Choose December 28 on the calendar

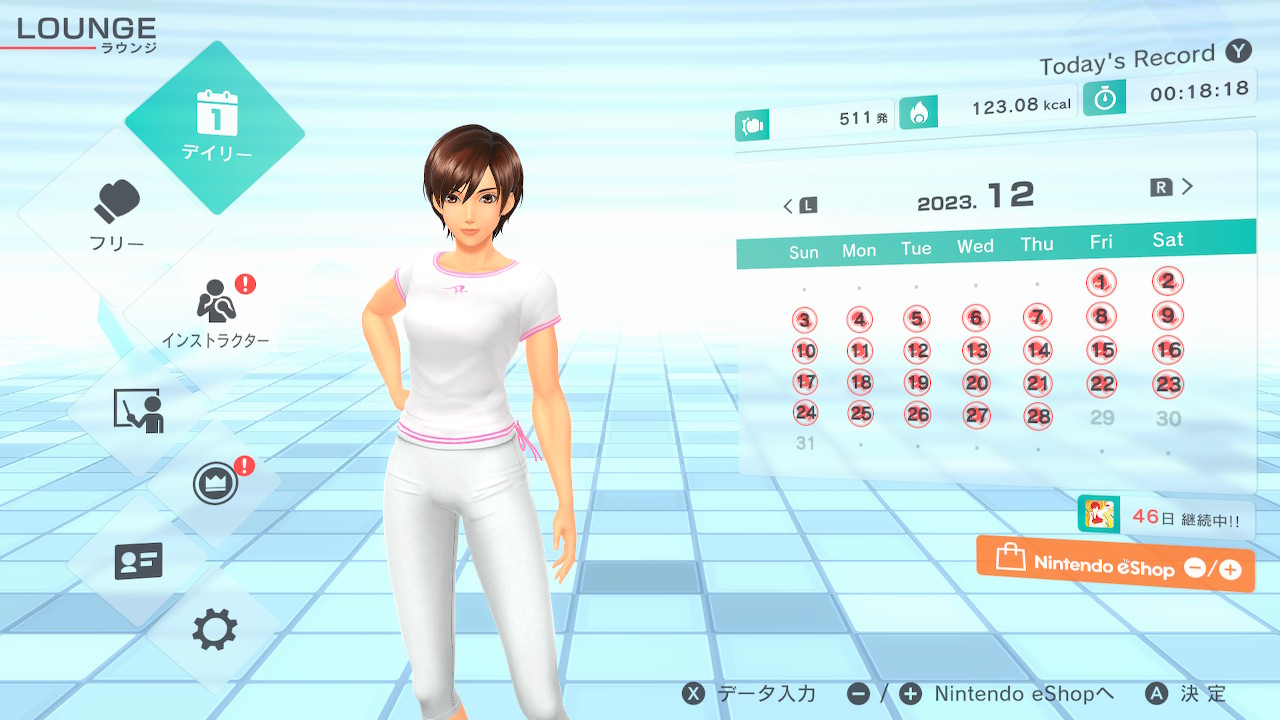pyautogui.click(x=1039, y=416)
